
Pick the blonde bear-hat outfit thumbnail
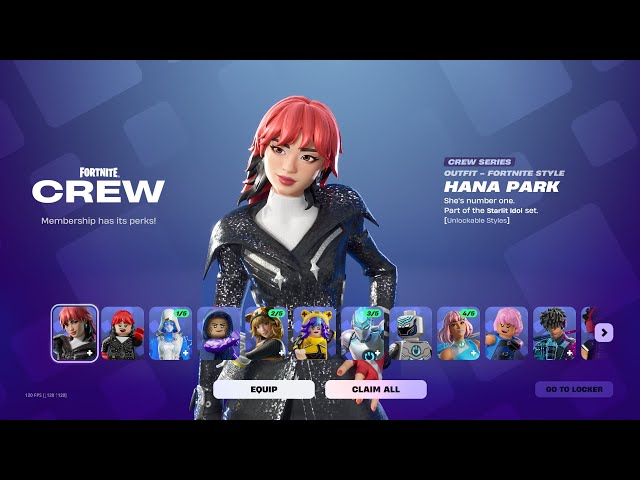(x=267, y=333)
